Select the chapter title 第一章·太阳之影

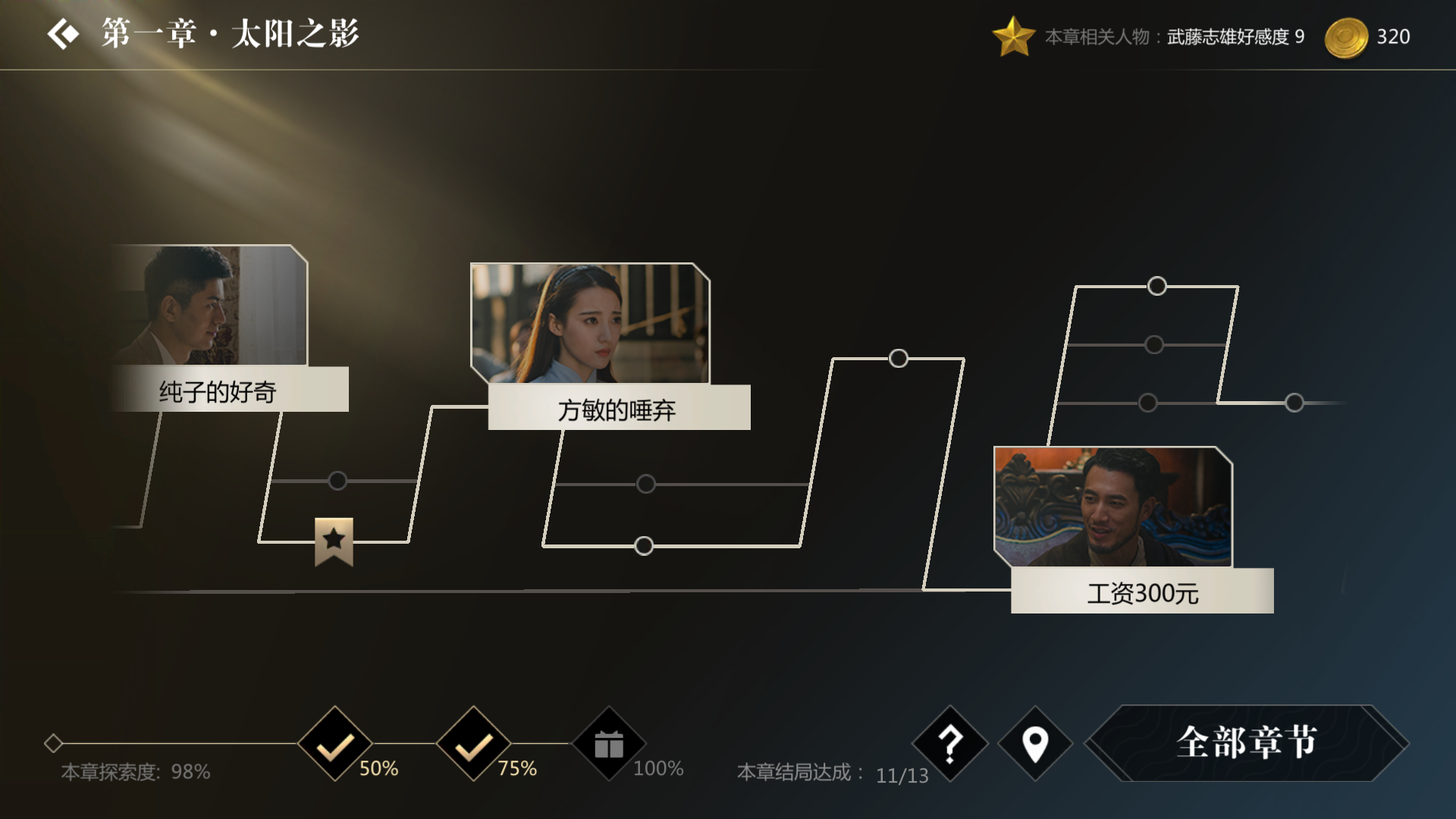point(227,33)
